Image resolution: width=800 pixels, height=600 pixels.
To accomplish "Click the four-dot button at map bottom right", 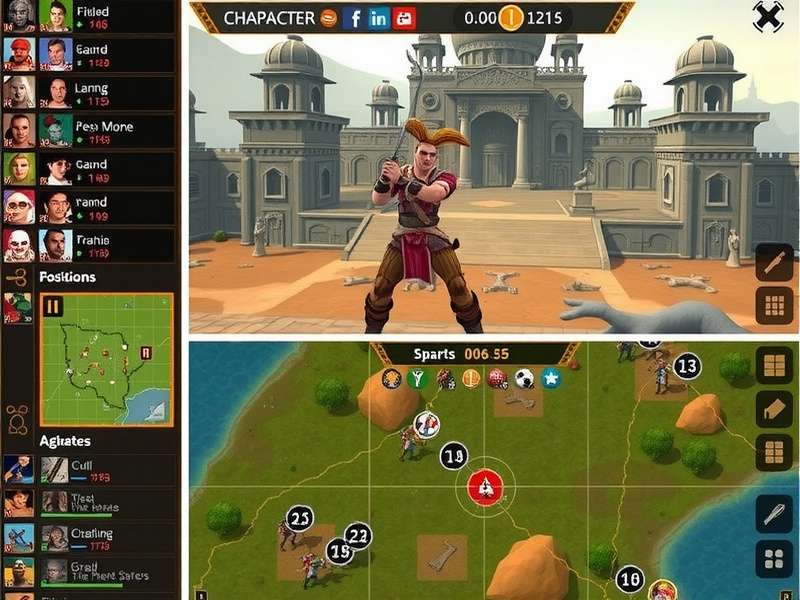I will click(x=773, y=559).
